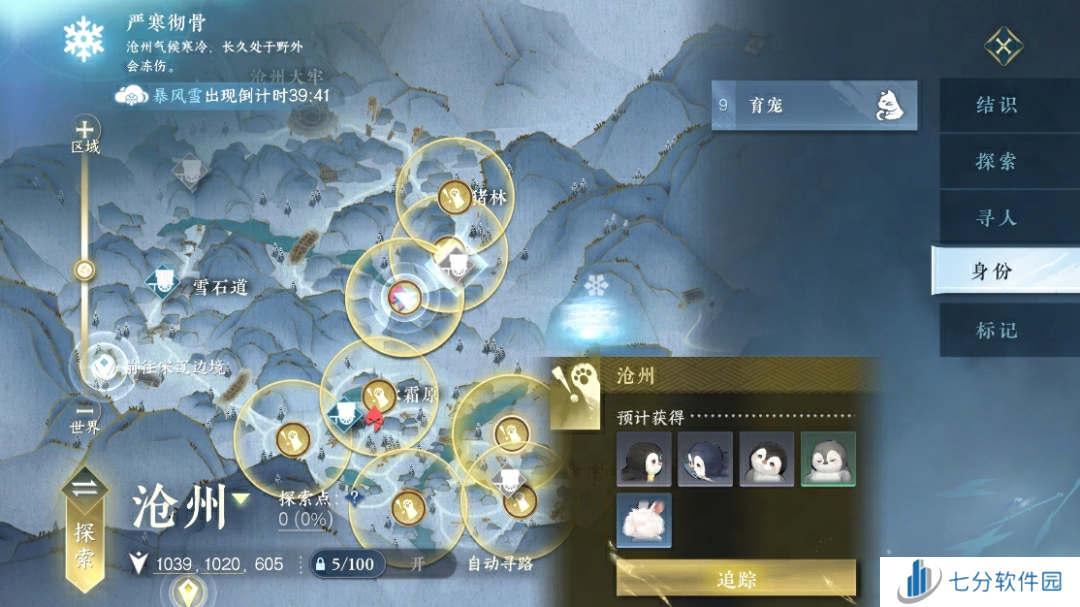Open the 标记 tab

click(996, 329)
